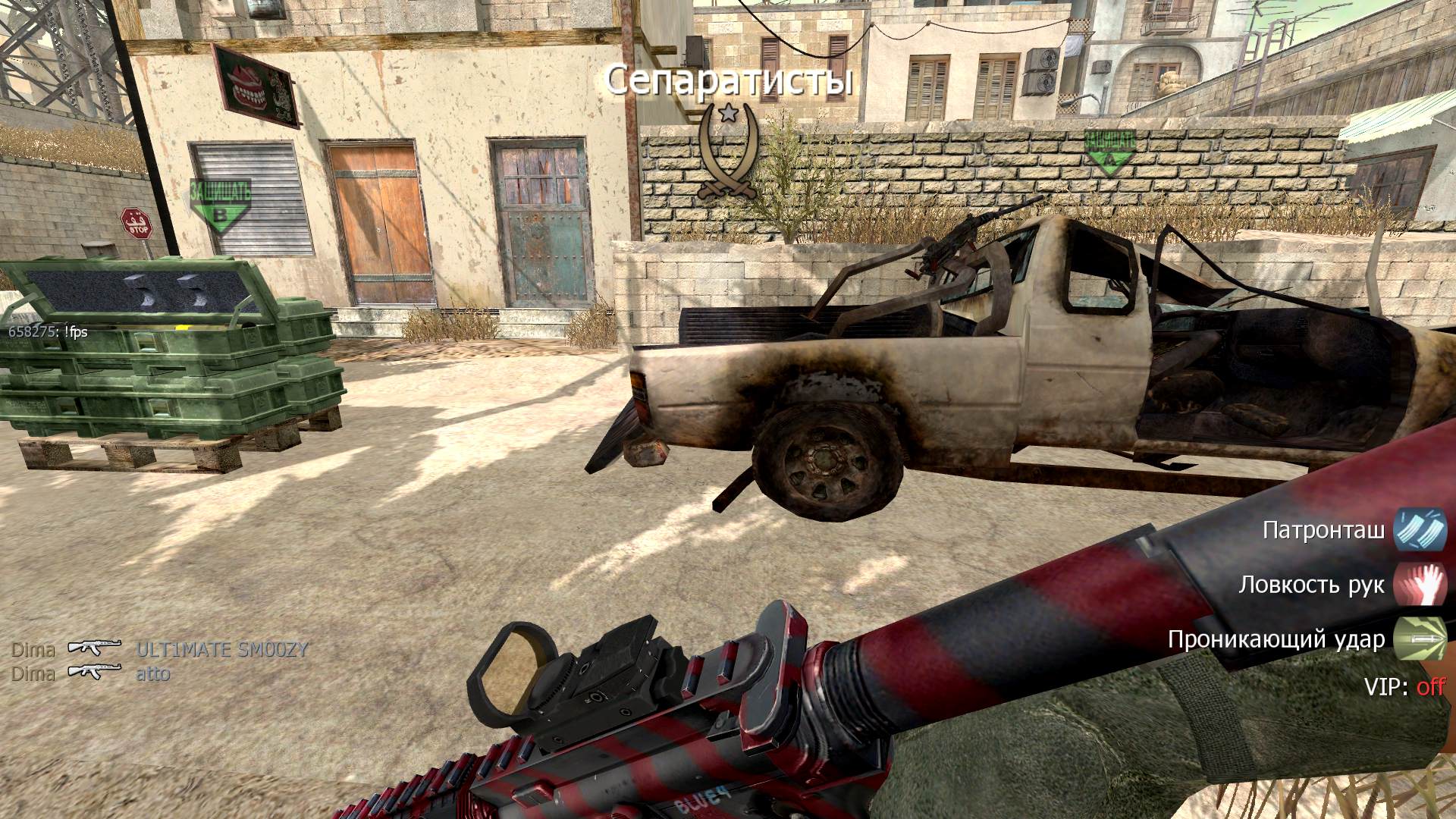Click the Патронташ perk icon
This screenshot has height=819, width=1456.
[1420, 529]
